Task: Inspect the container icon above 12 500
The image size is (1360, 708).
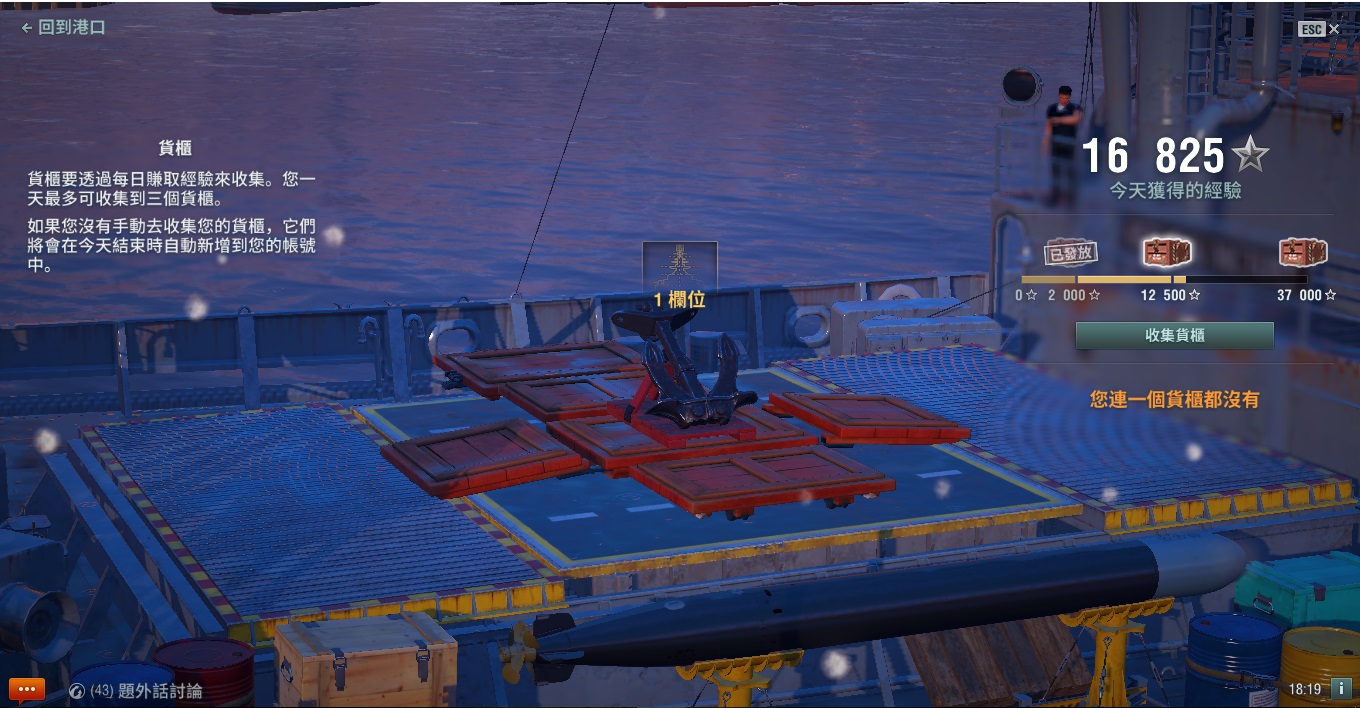Action: (x=1167, y=253)
